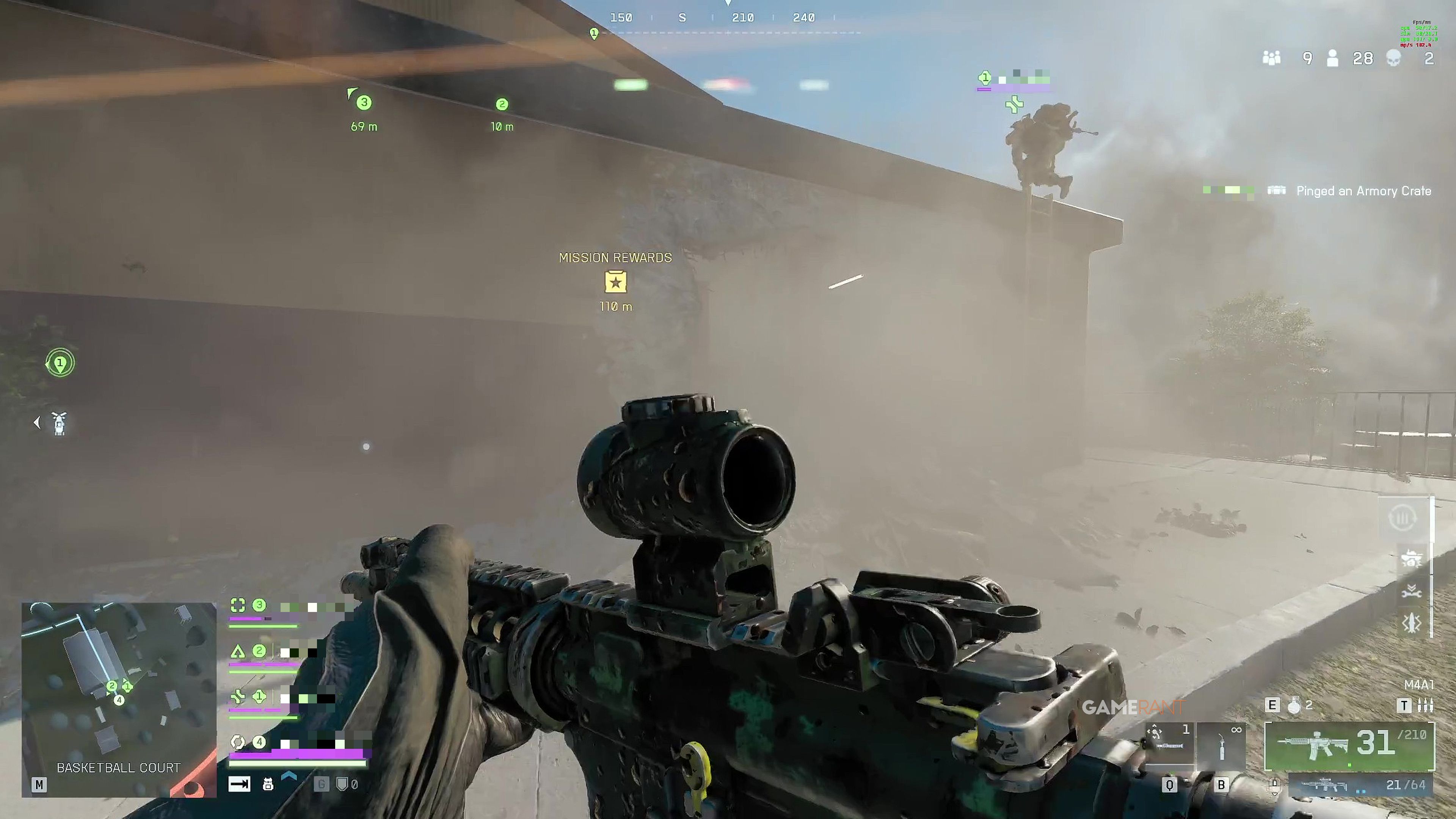Click objective marker 3 at 69 m
This screenshot has width=1456, height=819.
(x=364, y=103)
